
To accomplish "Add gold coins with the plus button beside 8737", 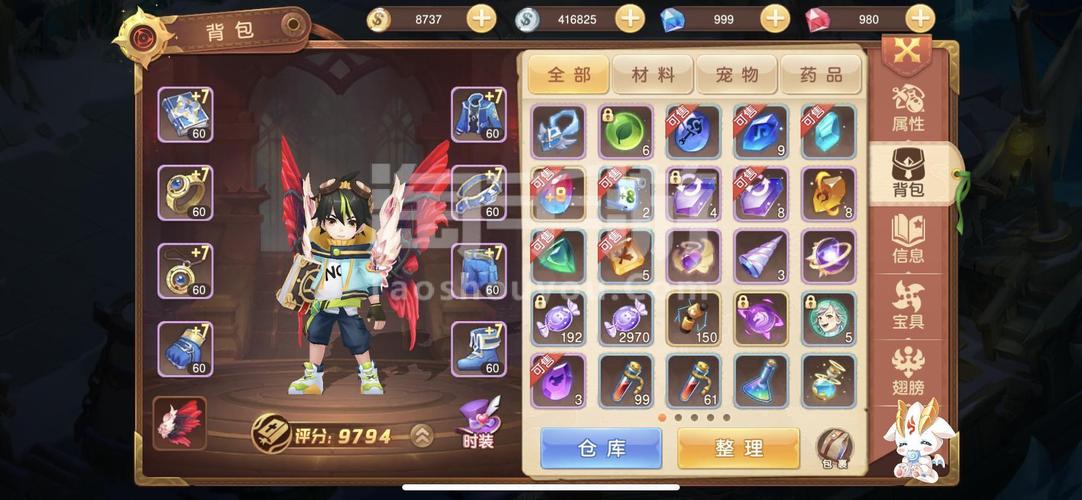I will [x=481, y=19].
